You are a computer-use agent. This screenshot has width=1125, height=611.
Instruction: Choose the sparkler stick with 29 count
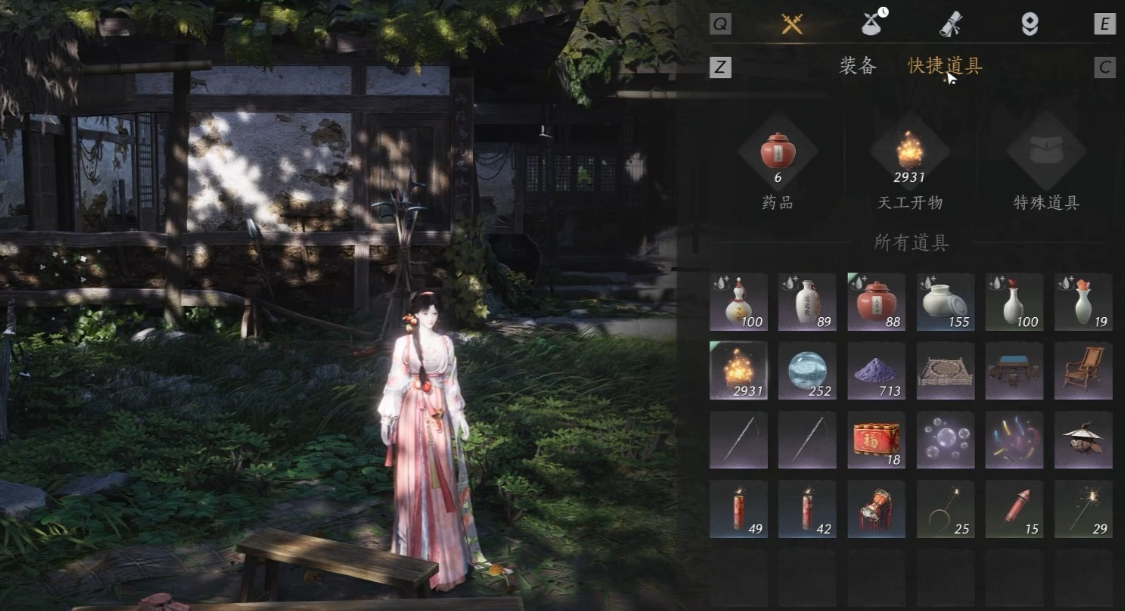point(1084,509)
